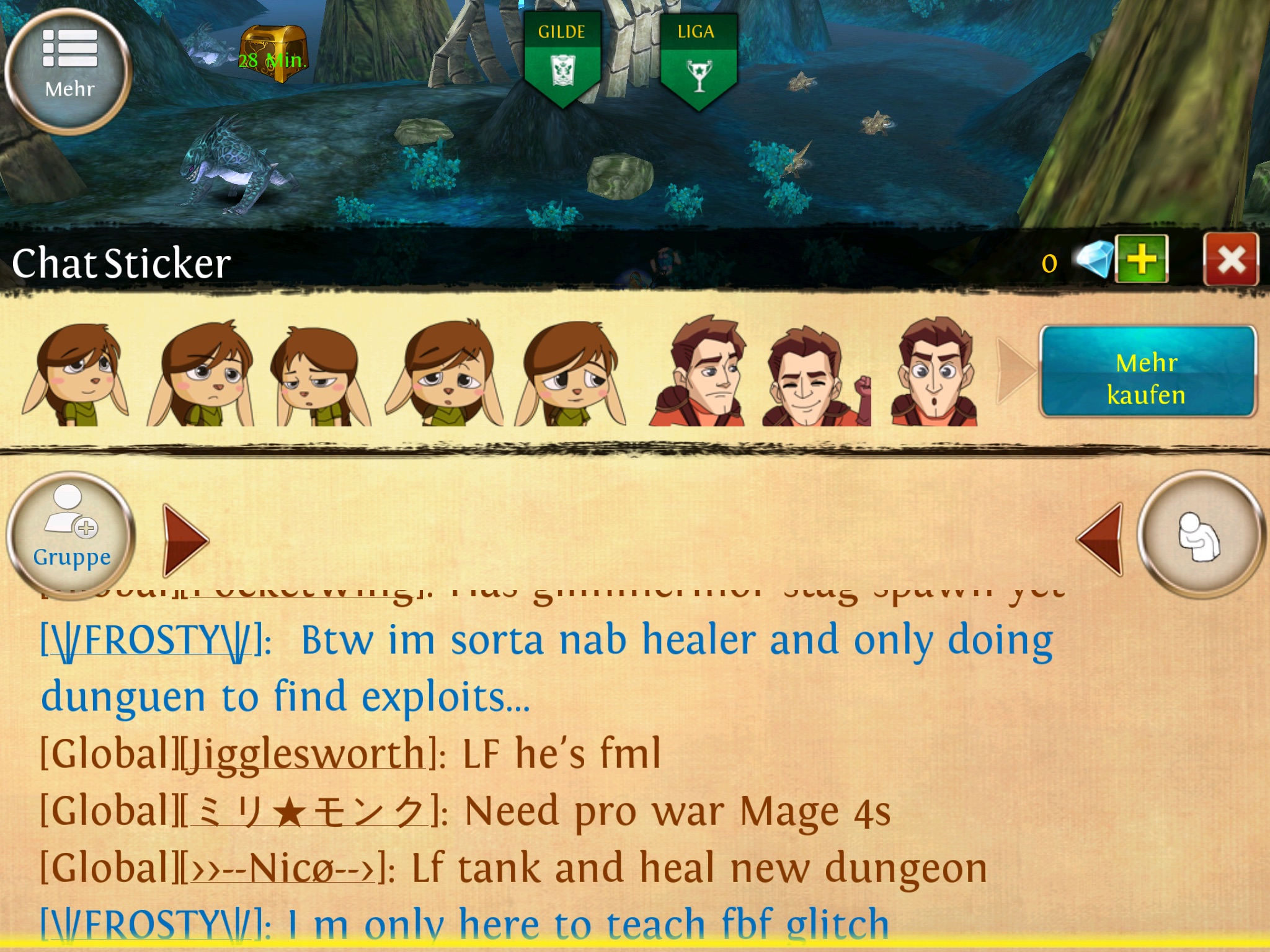This screenshot has height=952, width=1270.
Task: Buy more stickers with Mehr kaufen
Action: 1147,372
